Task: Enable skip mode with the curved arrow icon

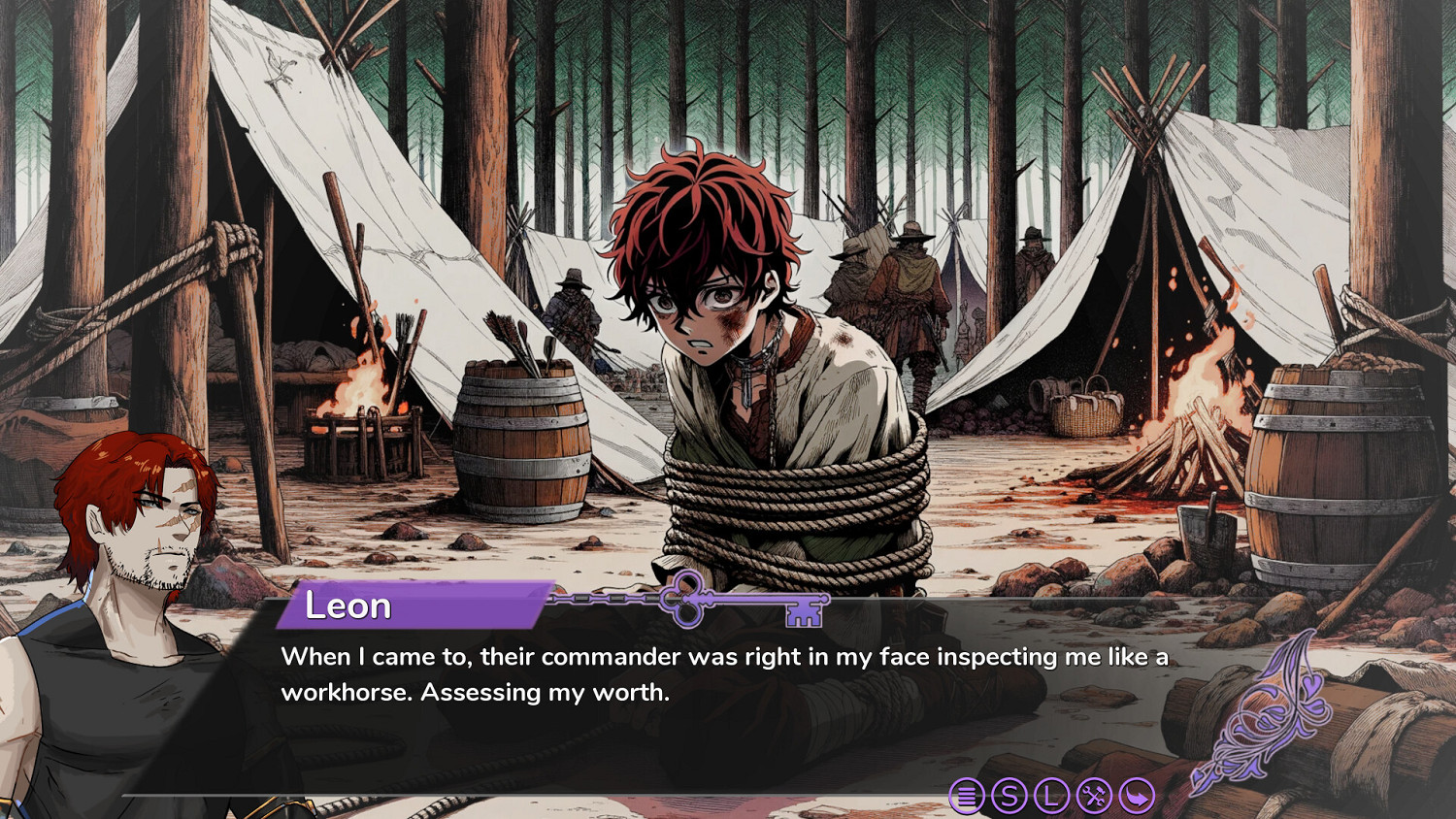Action: (x=1136, y=795)
